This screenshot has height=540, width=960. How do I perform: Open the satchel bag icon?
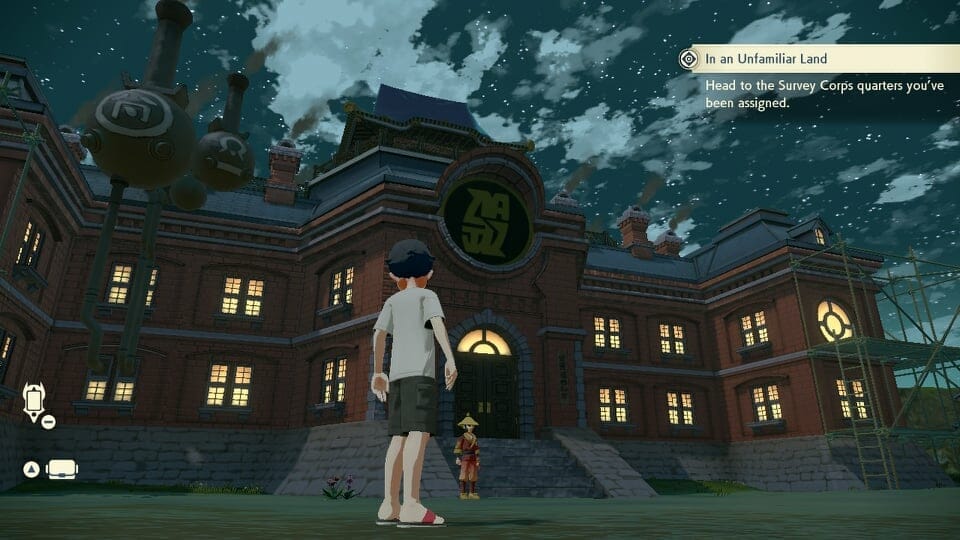(62, 469)
